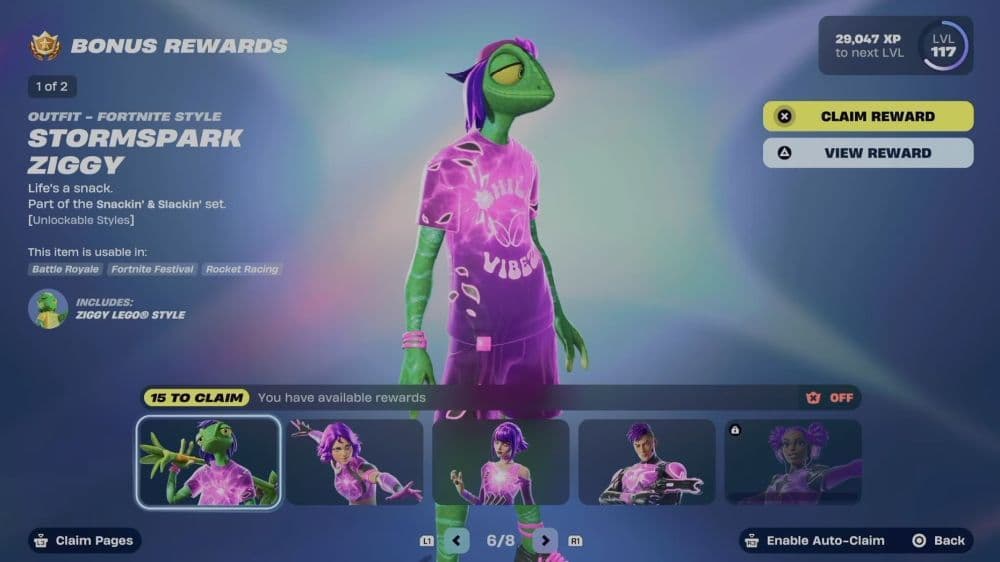The image size is (1000, 562).
Task: Go Back from Bonus Rewards screen
Action: coord(940,541)
